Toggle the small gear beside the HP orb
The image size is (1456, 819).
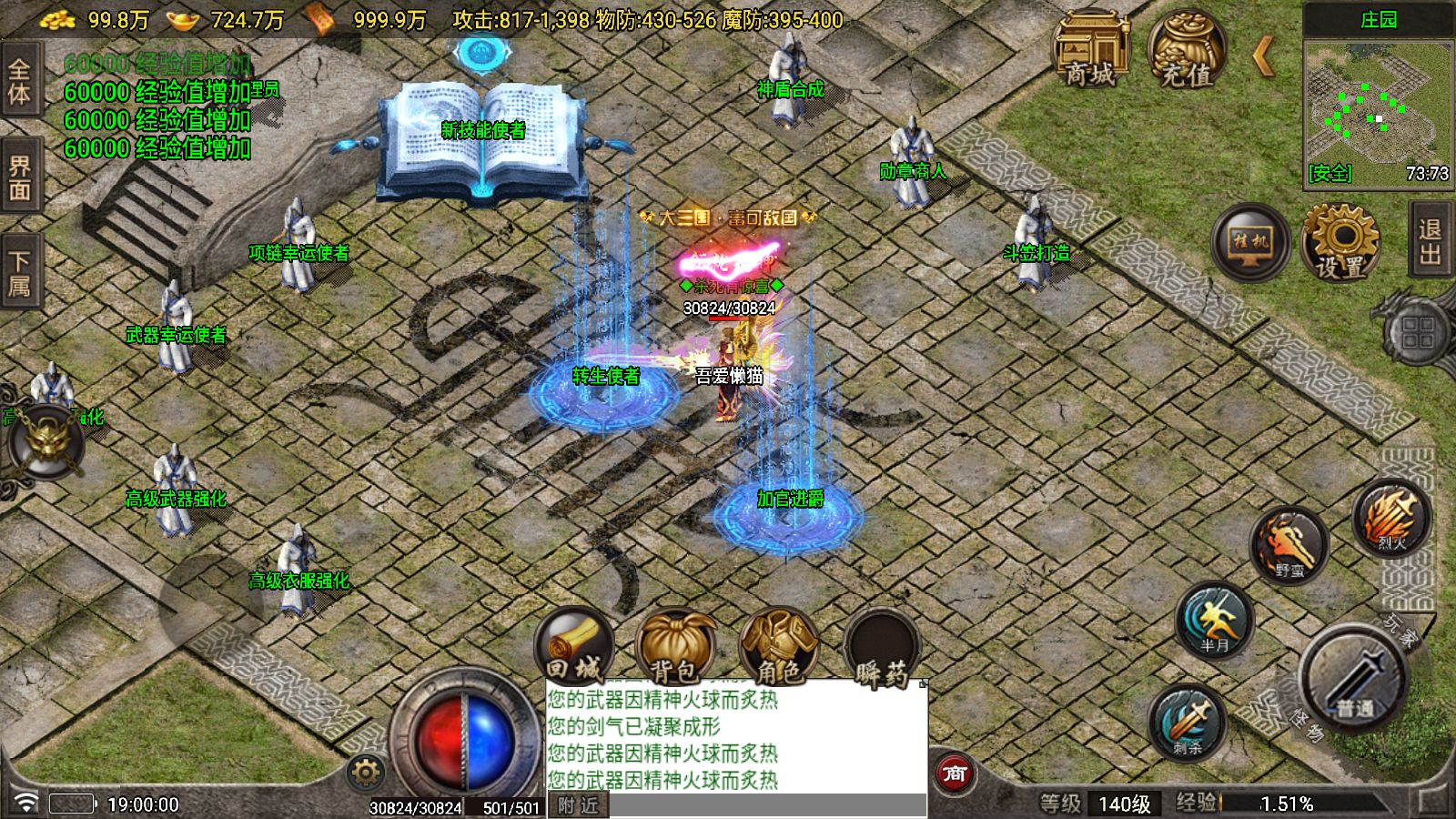point(363,771)
